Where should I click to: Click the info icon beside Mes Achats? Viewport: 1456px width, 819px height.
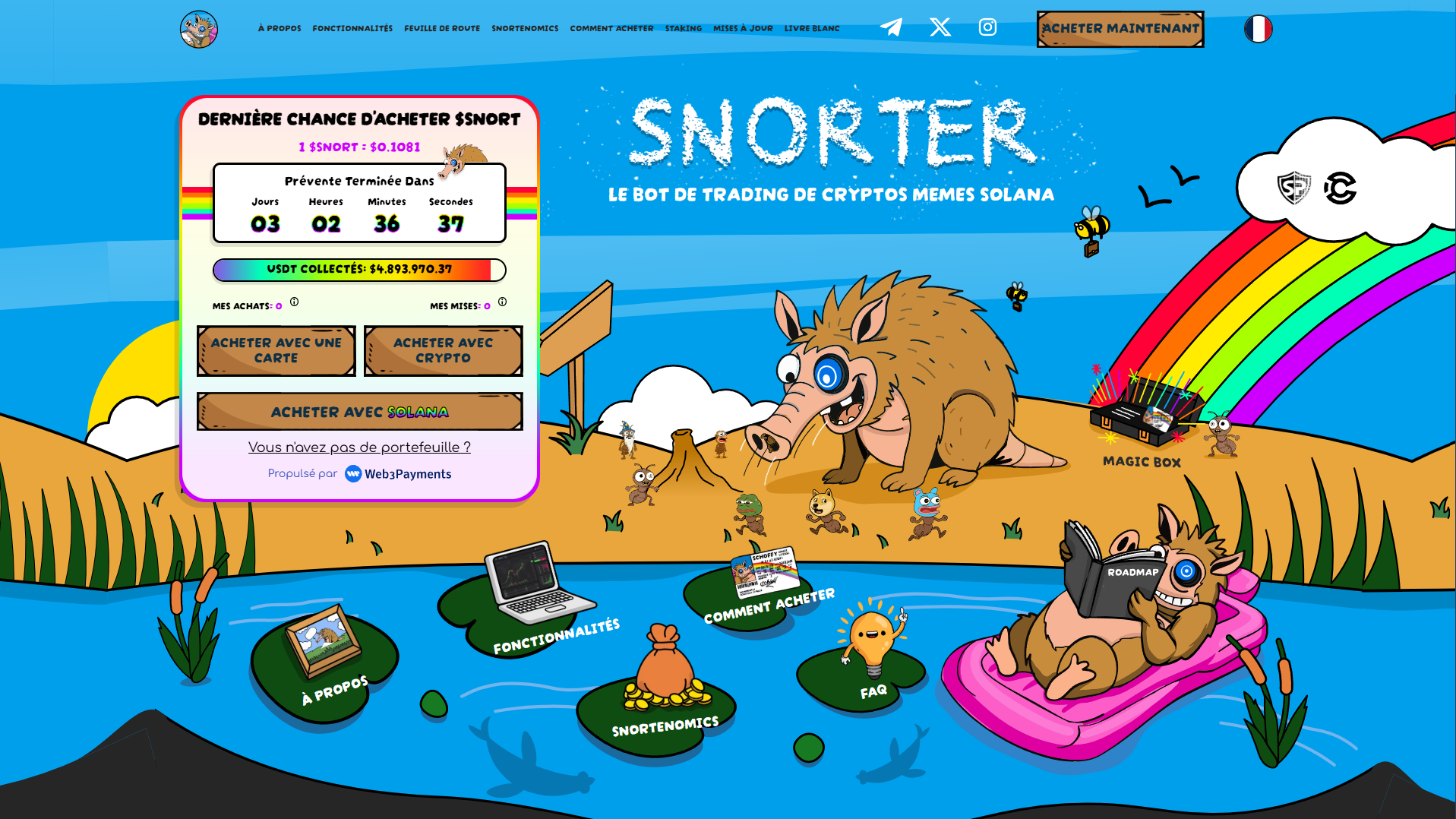(x=295, y=302)
